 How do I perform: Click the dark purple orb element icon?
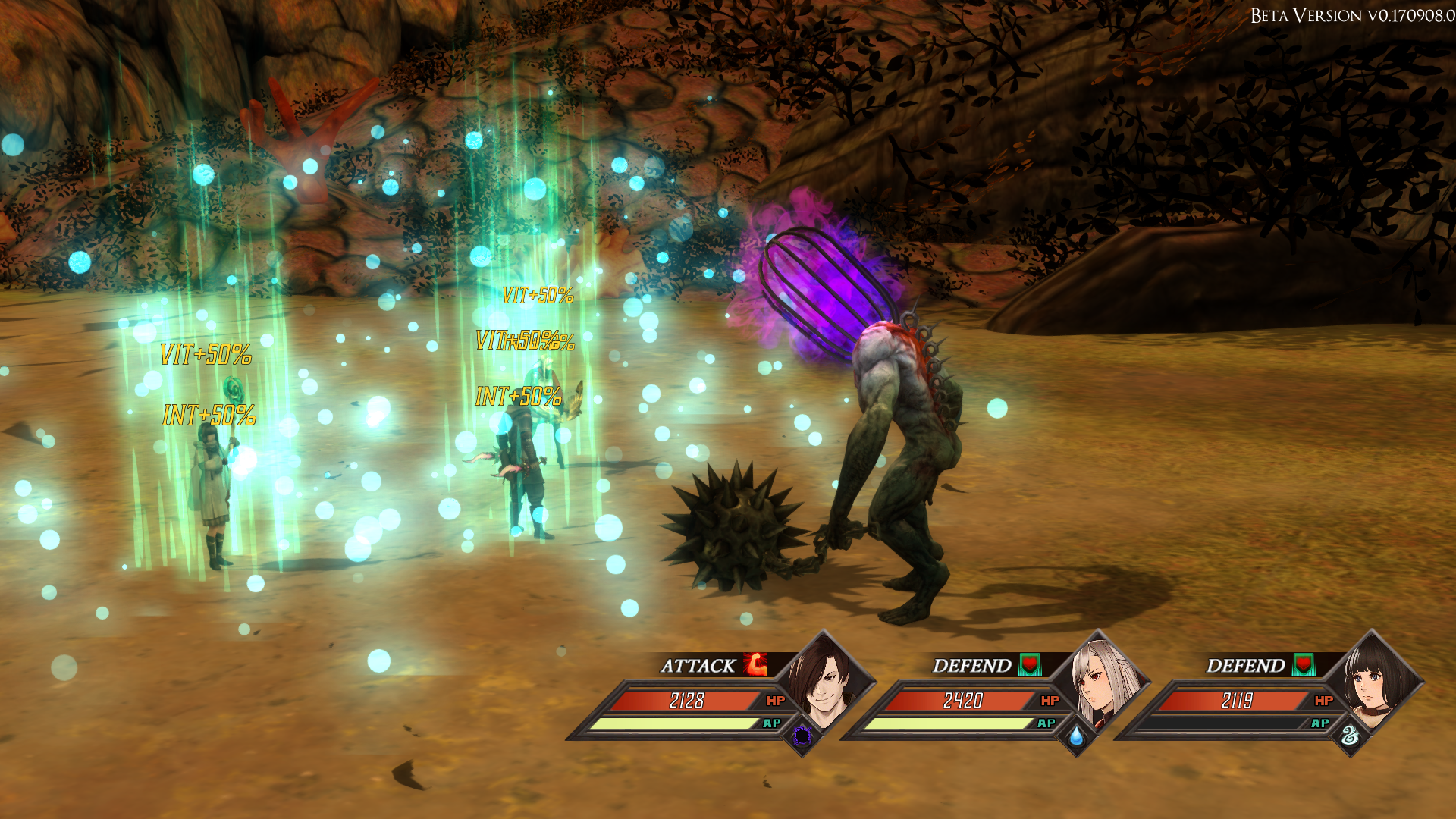click(802, 736)
